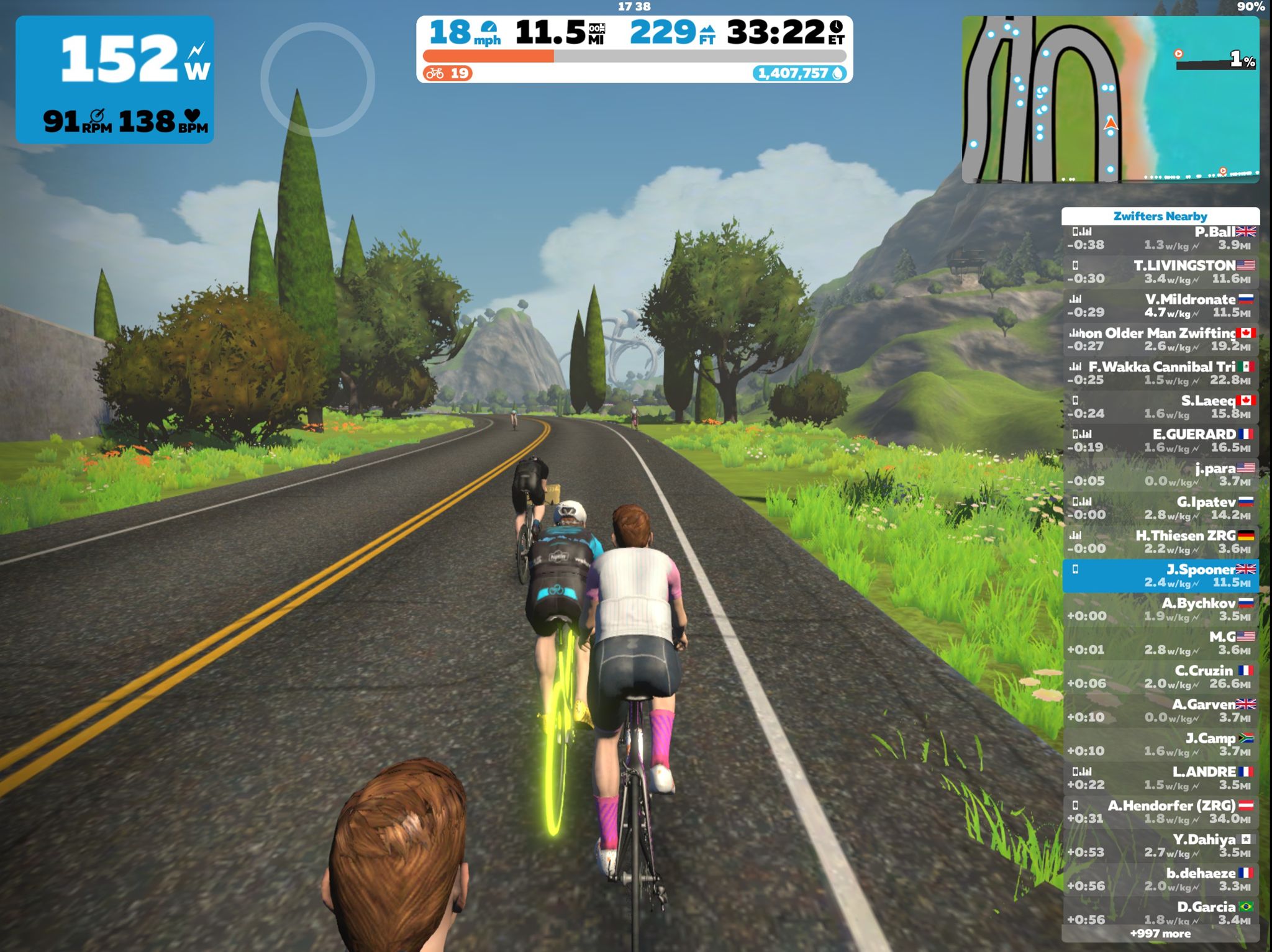View H.Thiesen ZRG rider entry

click(x=1160, y=542)
